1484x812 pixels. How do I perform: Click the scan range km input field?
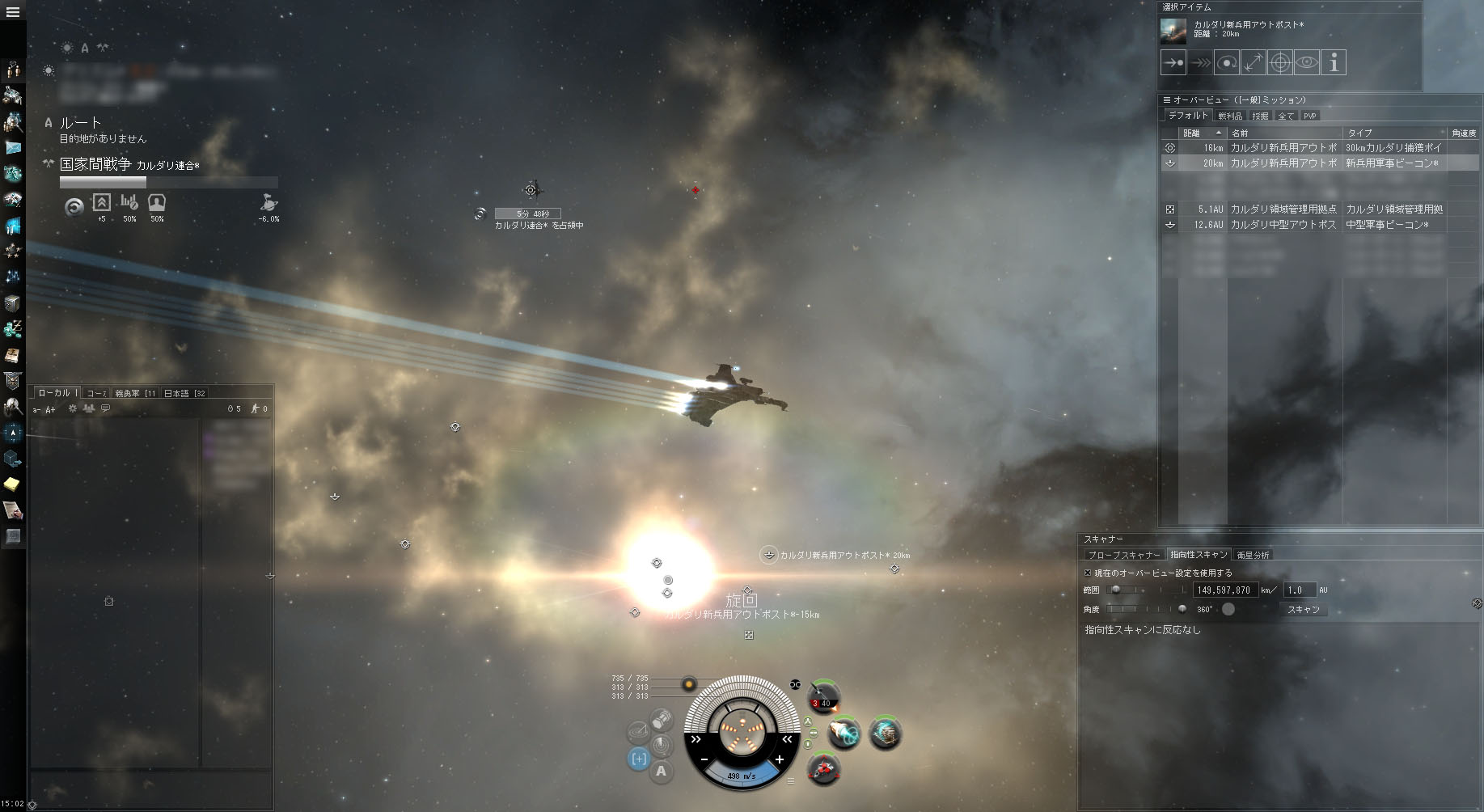click(x=1224, y=590)
